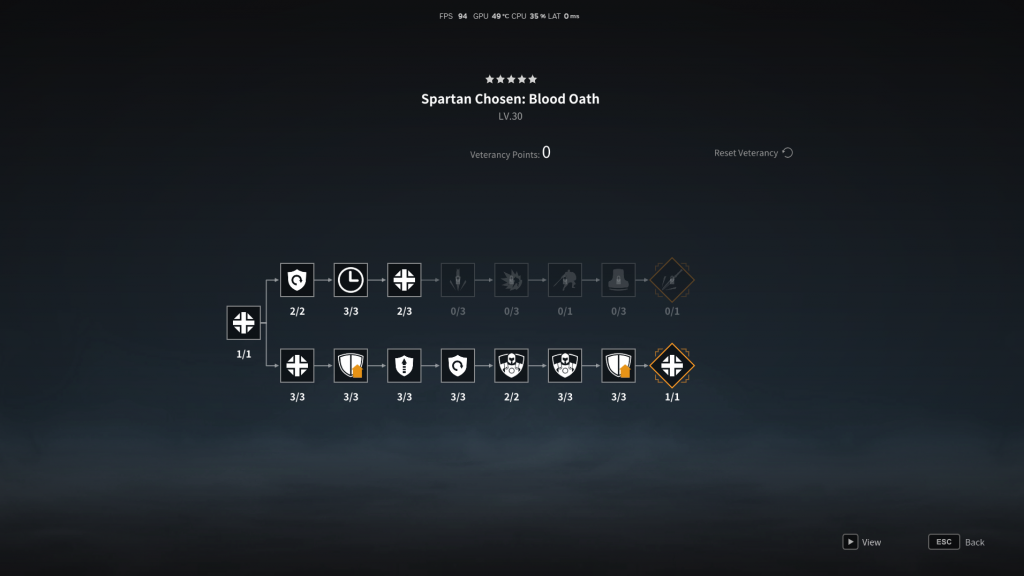1024x576 pixels.
Task: Select the helmet shield node showing 2/2
Action: (511, 366)
